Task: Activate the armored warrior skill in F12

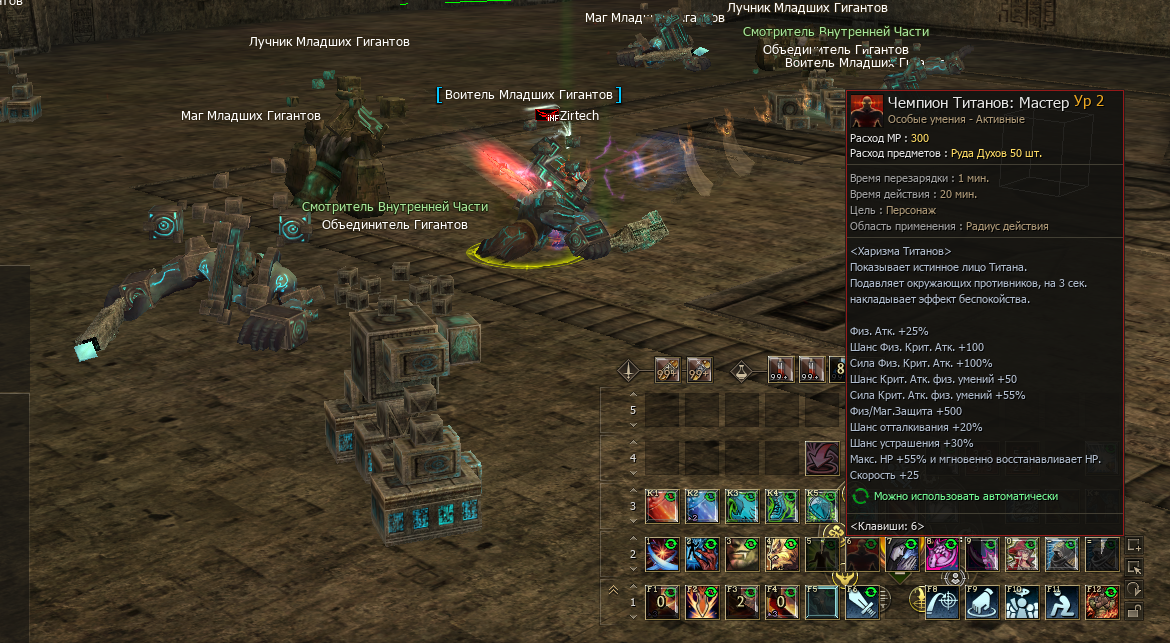Action: pos(1103,601)
